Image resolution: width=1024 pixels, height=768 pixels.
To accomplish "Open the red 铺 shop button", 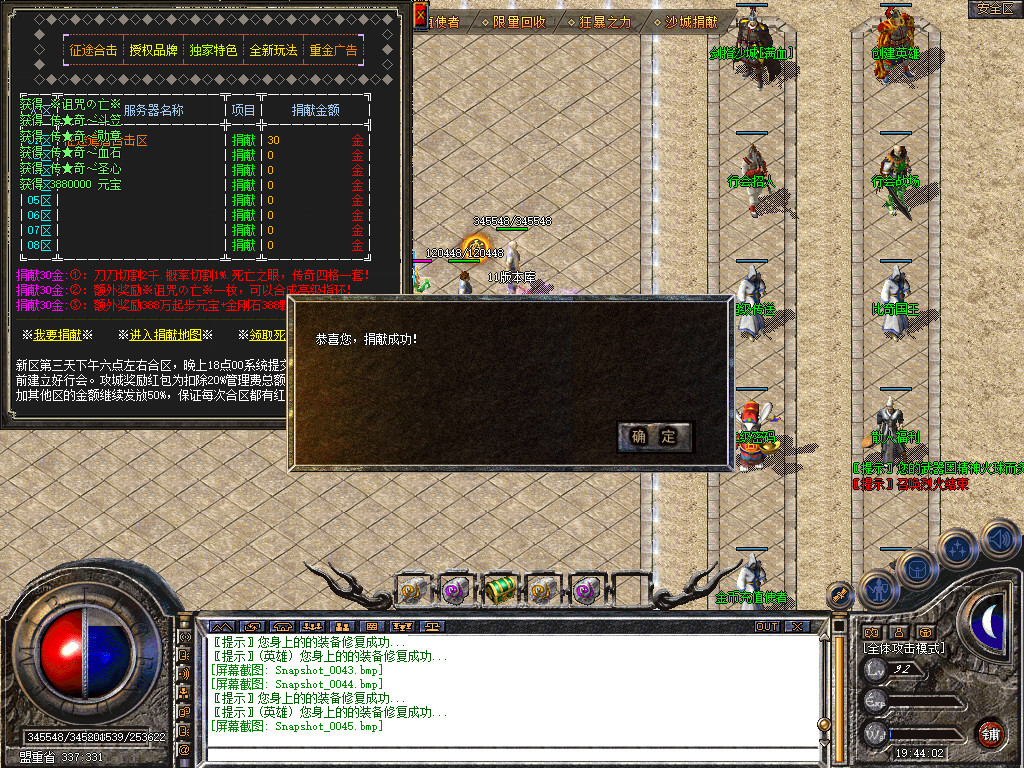I will pyautogui.click(x=991, y=733).
